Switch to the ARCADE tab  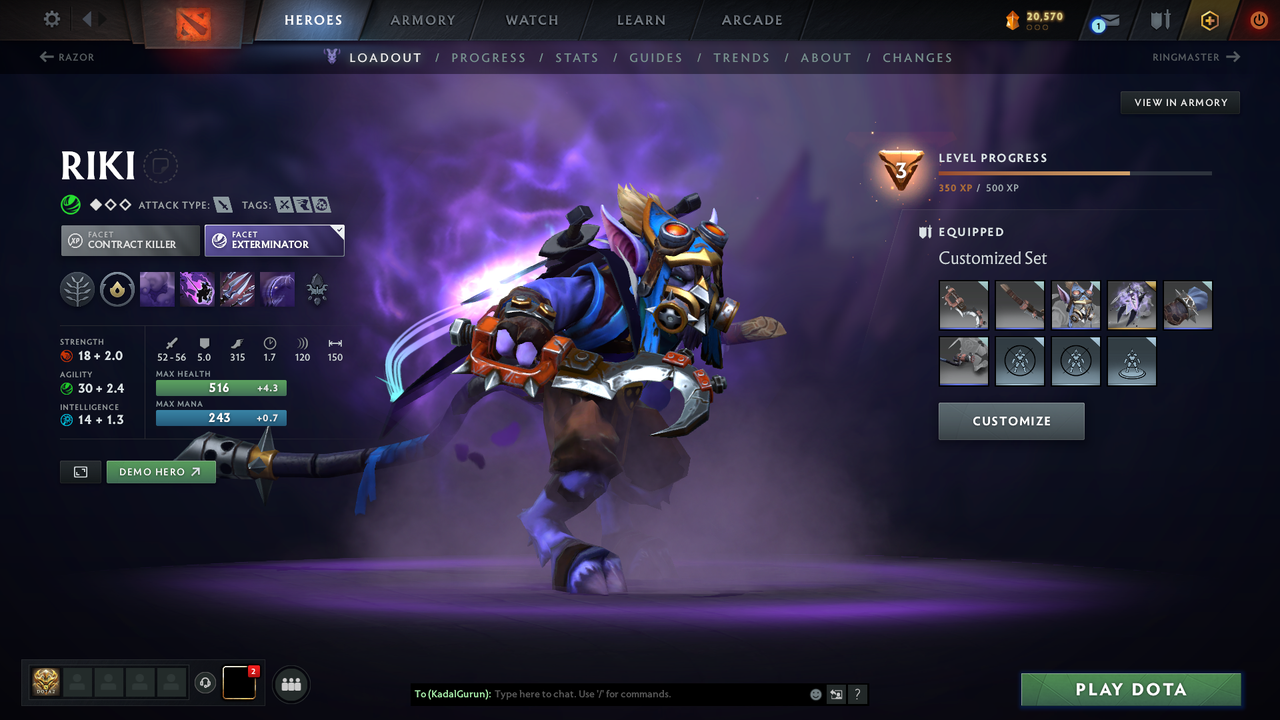pyautogui.click(x=751, y=20)
